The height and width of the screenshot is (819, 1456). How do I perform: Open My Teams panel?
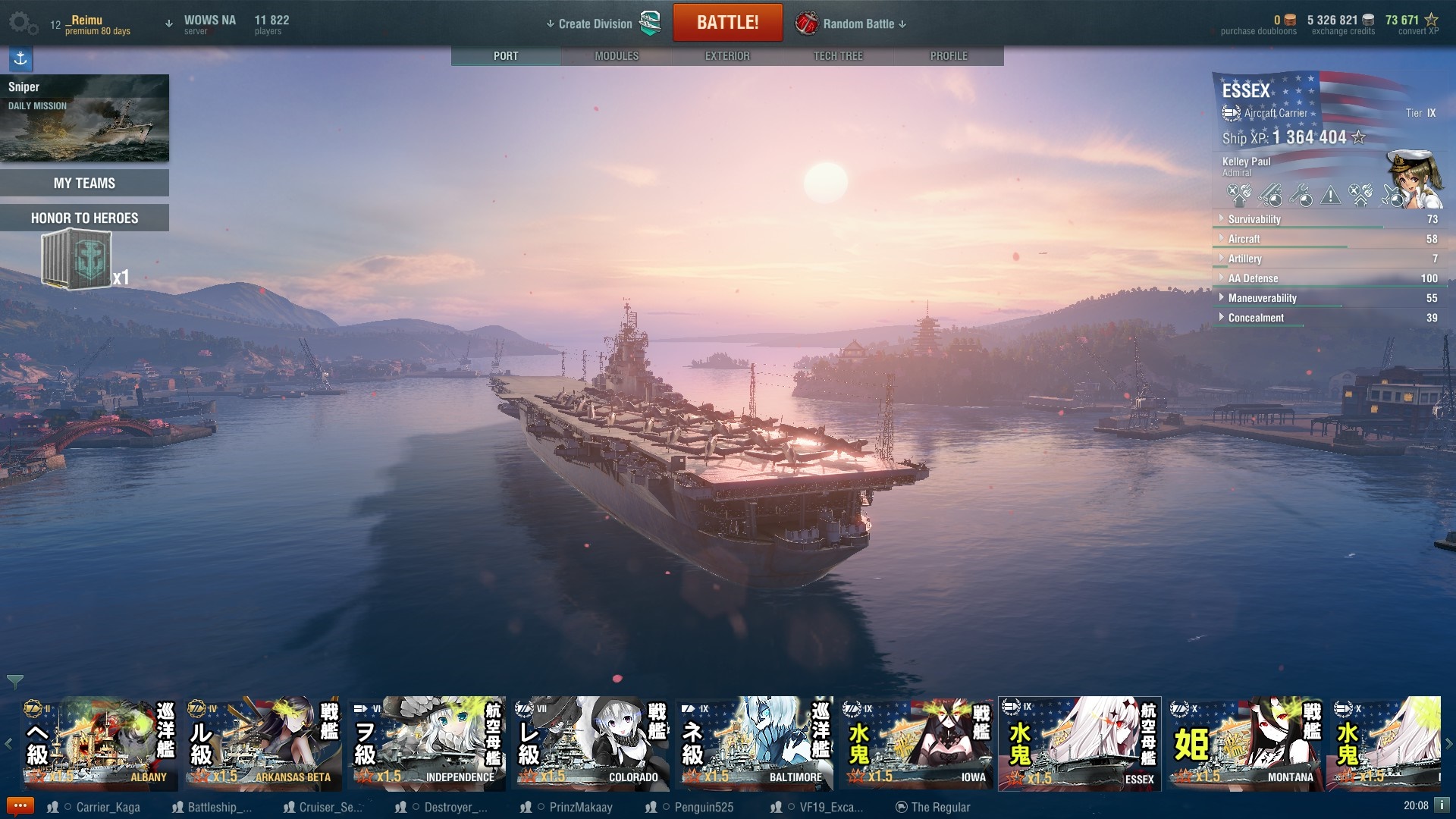(x=84, y=183)
